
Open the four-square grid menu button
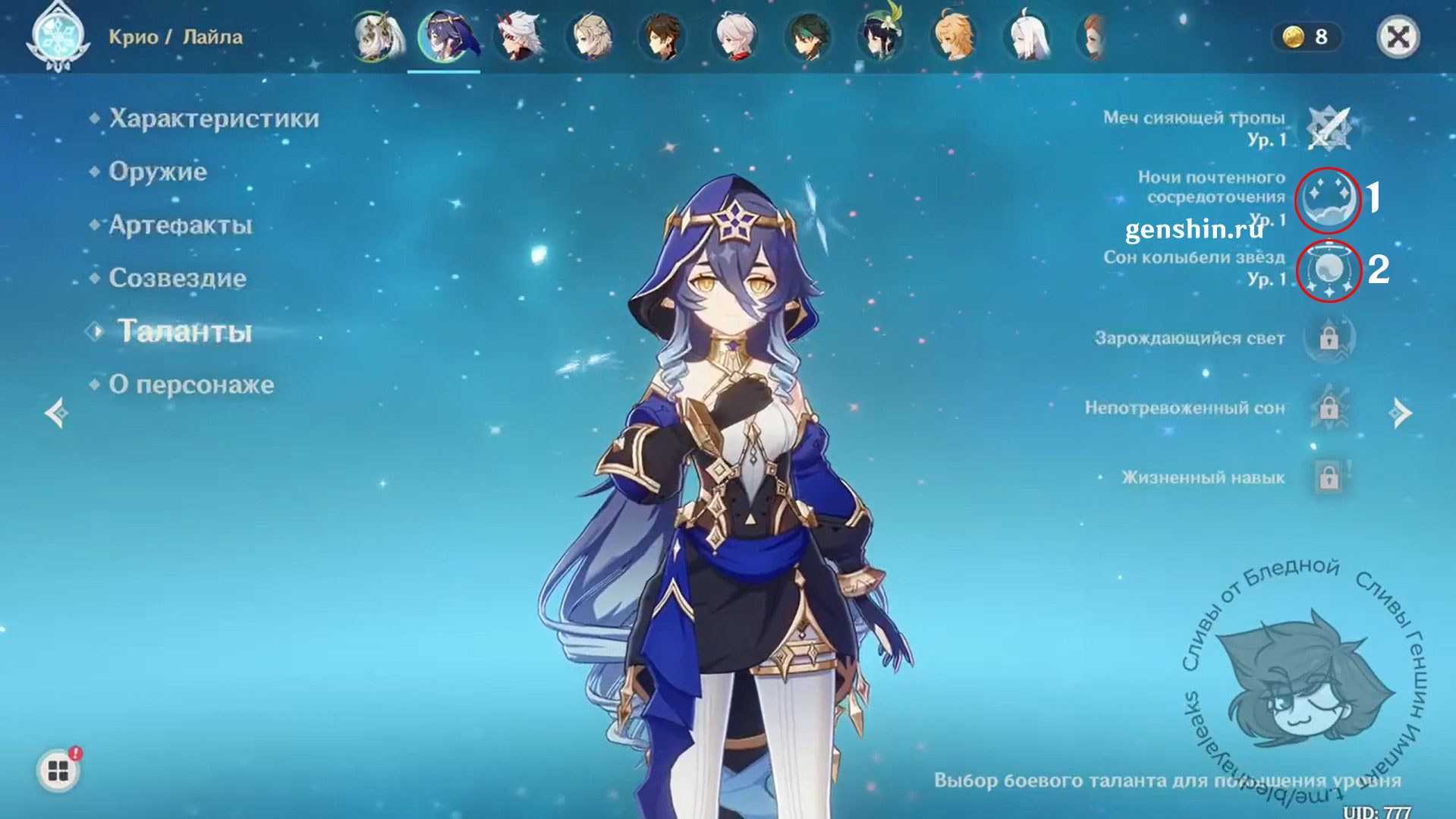58,771
